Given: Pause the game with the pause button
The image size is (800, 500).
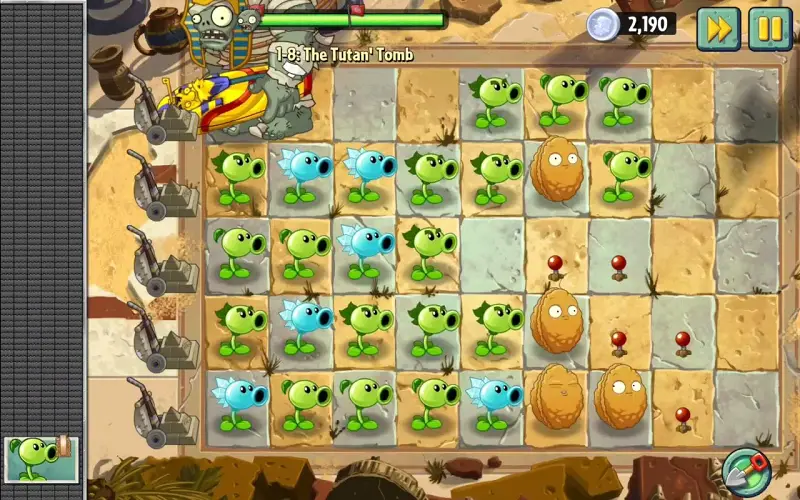Looking at the screenshot, I should [x=770, y=27].
